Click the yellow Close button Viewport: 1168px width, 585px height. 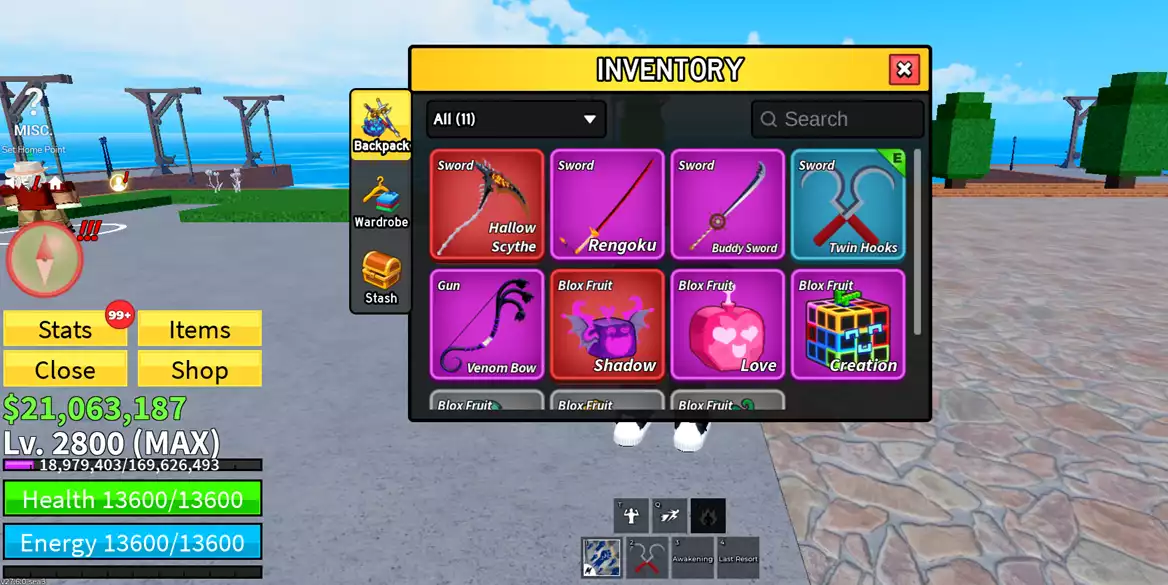pyautogui.click(x=65, y=369)
